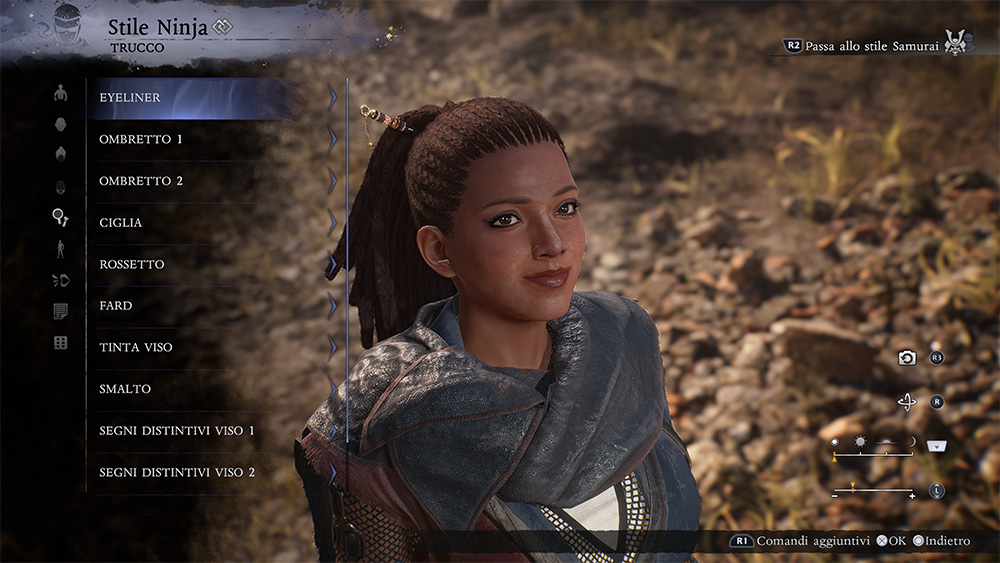1000x563 pixels.
Task: Open the notes page category icon
Action: [60, 311]
